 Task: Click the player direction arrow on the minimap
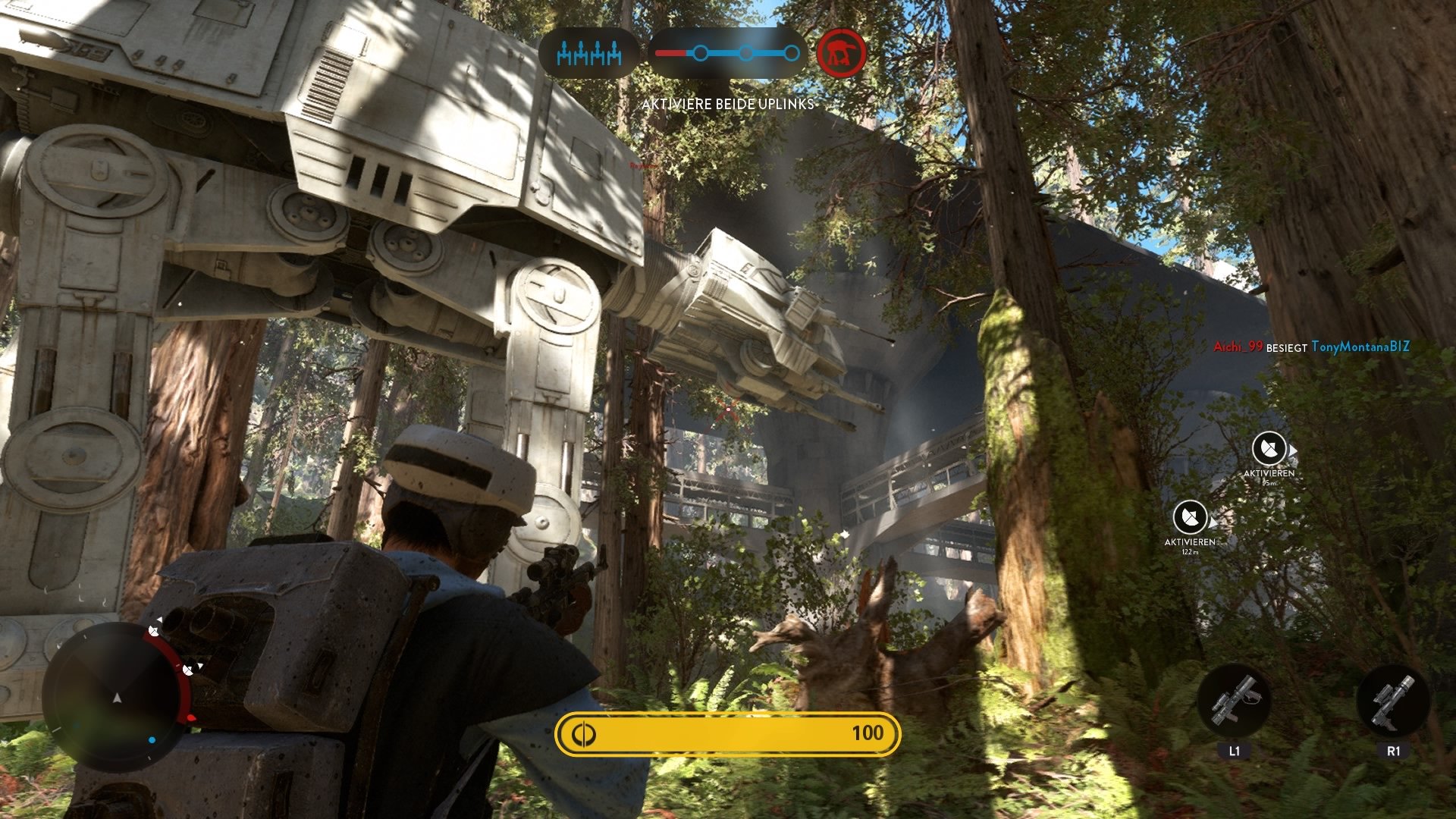pos(117,698)
